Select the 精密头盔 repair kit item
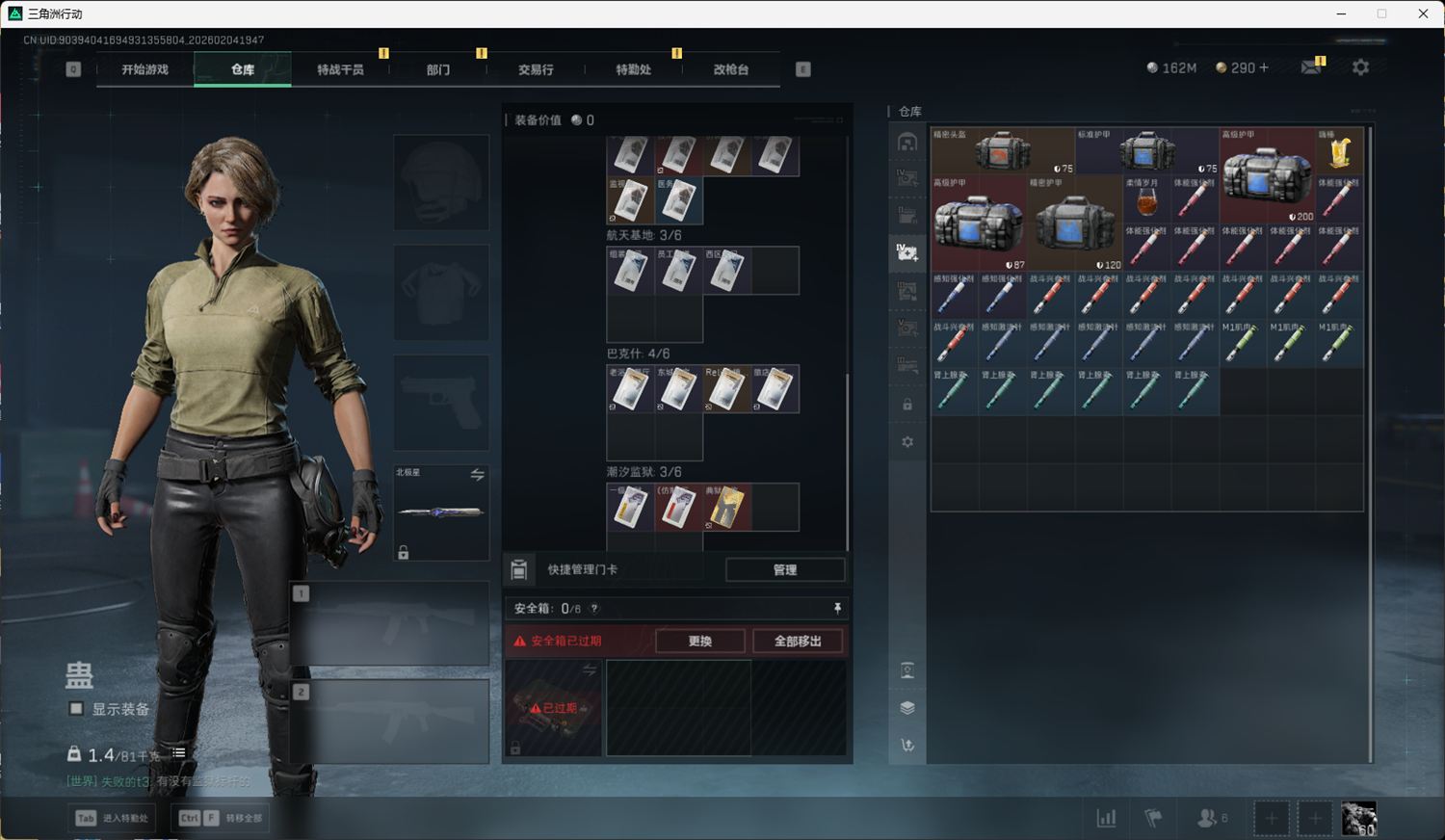 [1002, 150]
